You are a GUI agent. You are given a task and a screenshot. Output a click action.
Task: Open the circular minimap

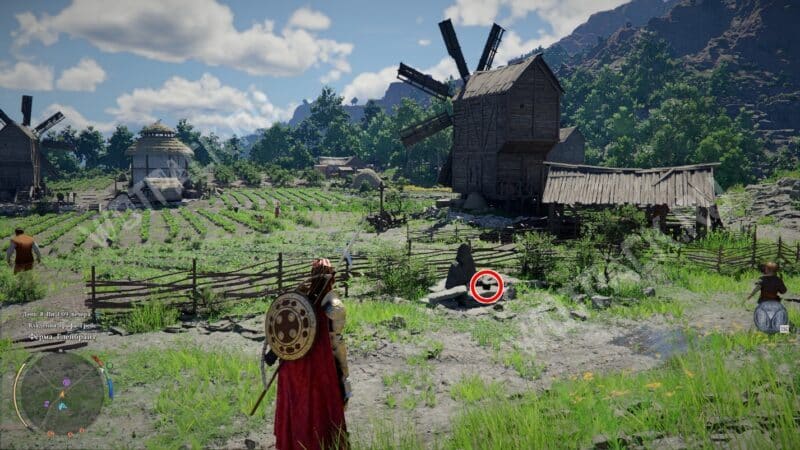click(x=60, y=392)
